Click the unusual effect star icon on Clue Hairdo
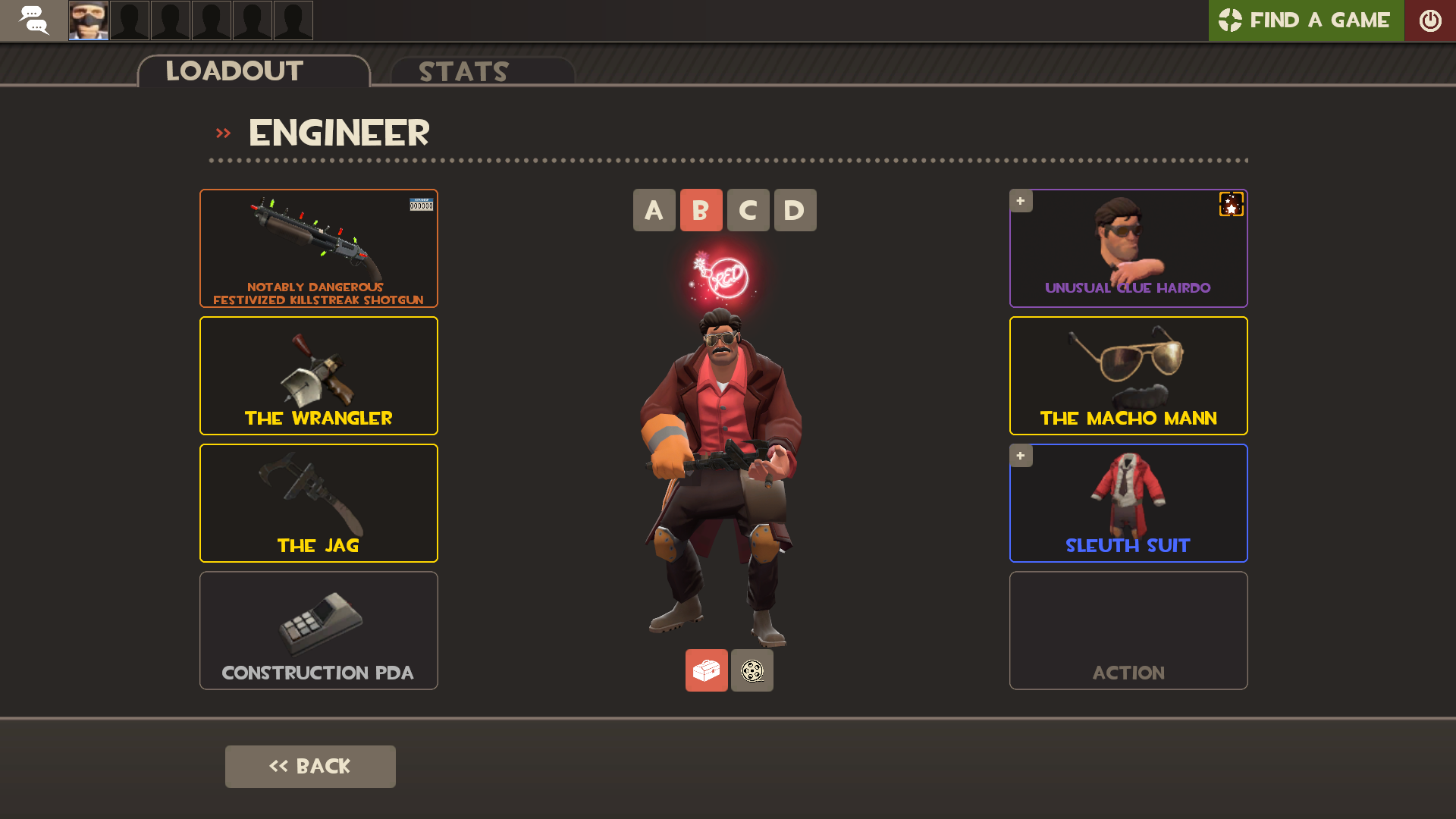This screenshot has height=819, width=1456. 1230,206
